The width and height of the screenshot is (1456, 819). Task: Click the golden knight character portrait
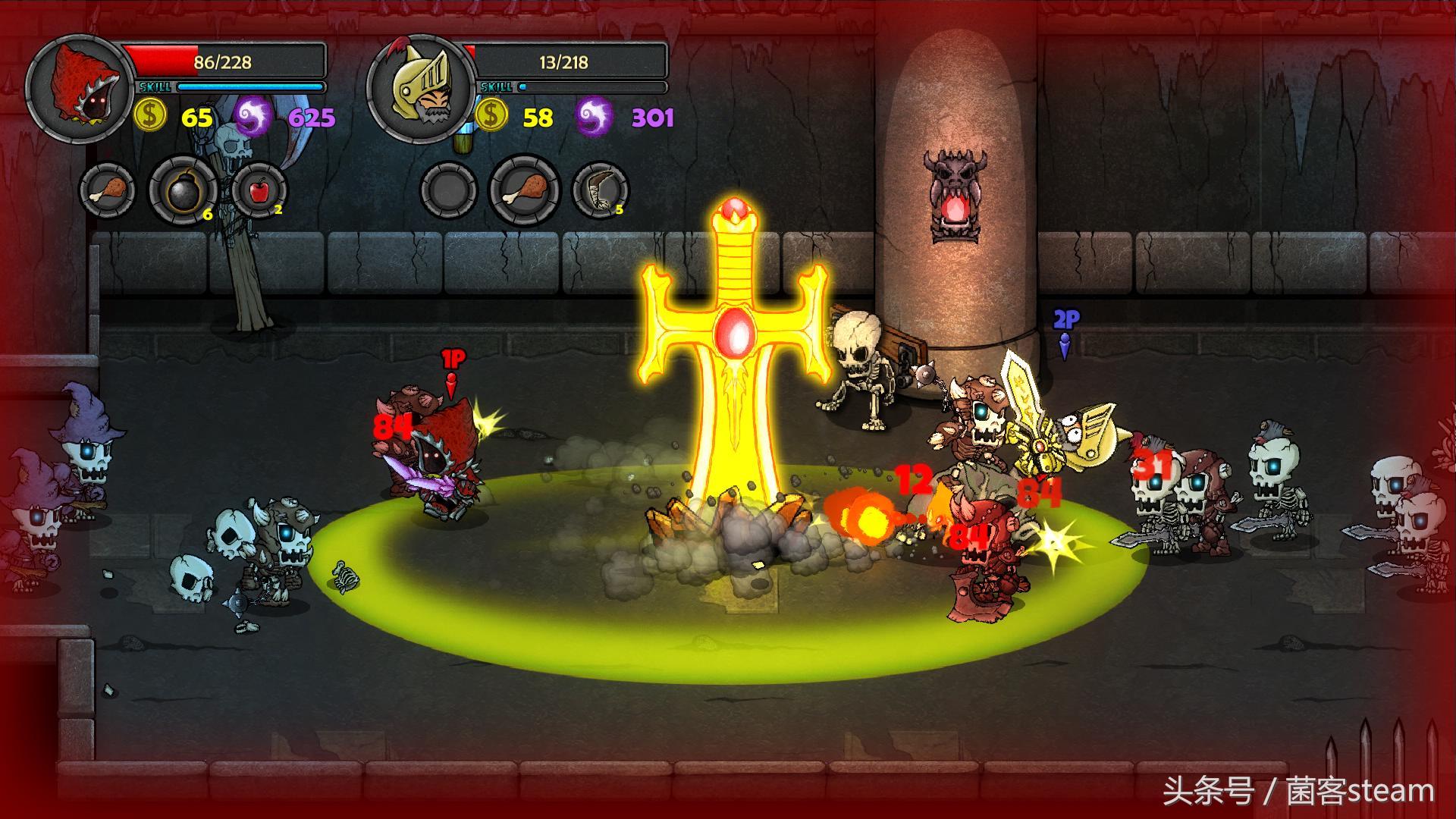point(420,89)
